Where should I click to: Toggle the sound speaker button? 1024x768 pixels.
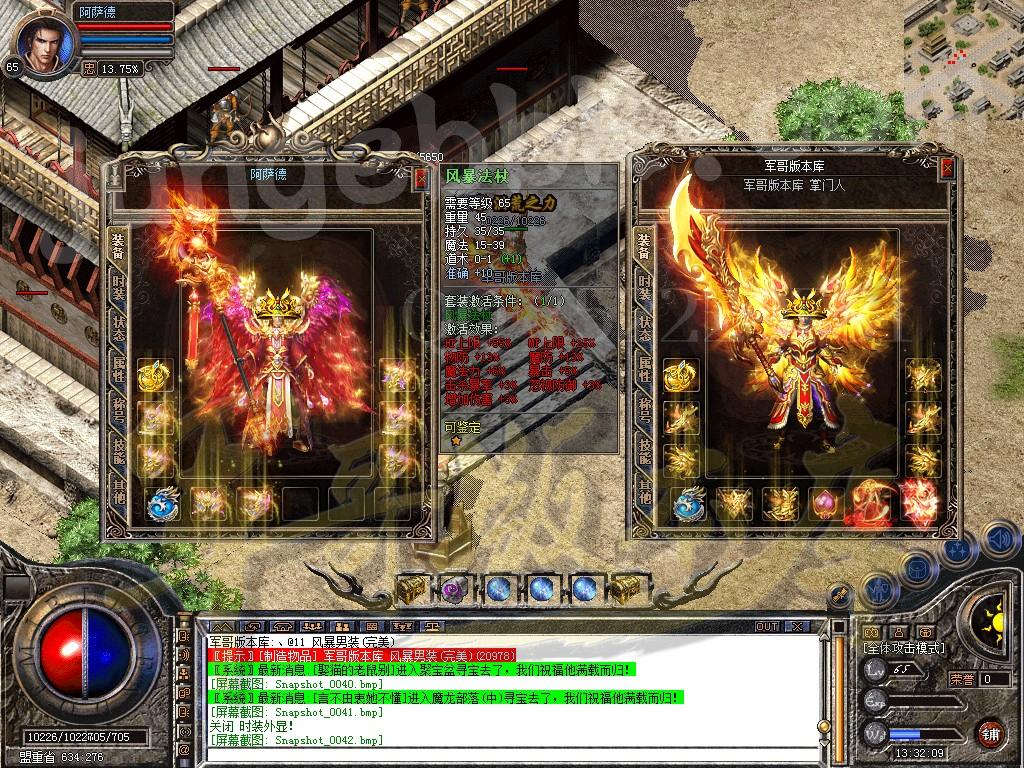click(999, 541)
